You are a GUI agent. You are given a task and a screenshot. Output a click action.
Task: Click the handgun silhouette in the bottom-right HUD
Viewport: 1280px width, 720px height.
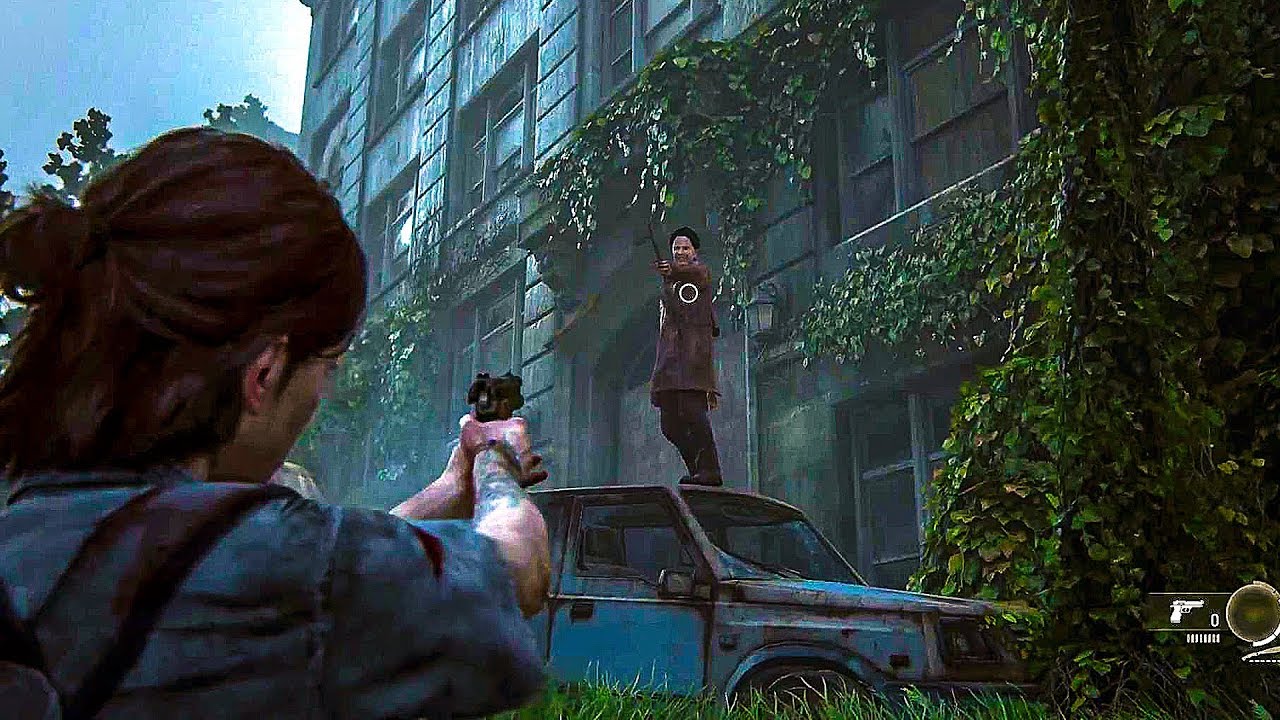click(x=1186, y=611)
